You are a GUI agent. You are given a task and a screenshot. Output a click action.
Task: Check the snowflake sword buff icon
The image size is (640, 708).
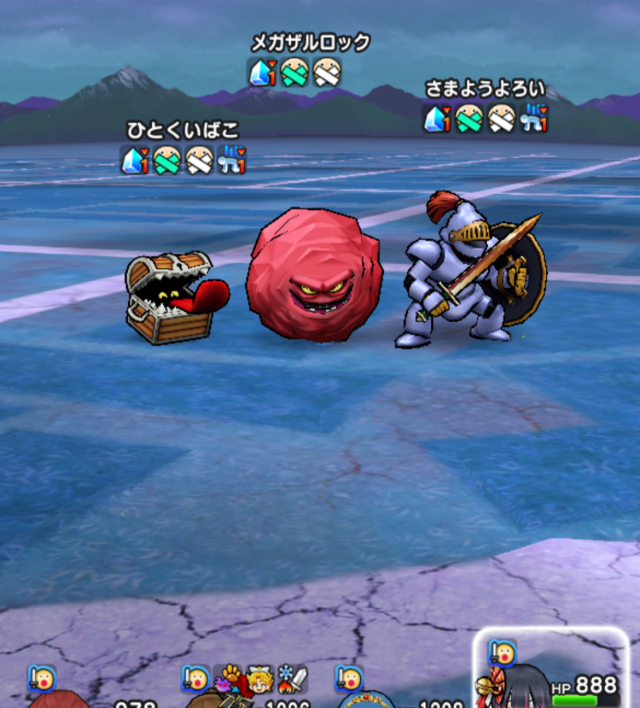pos(294,679)
